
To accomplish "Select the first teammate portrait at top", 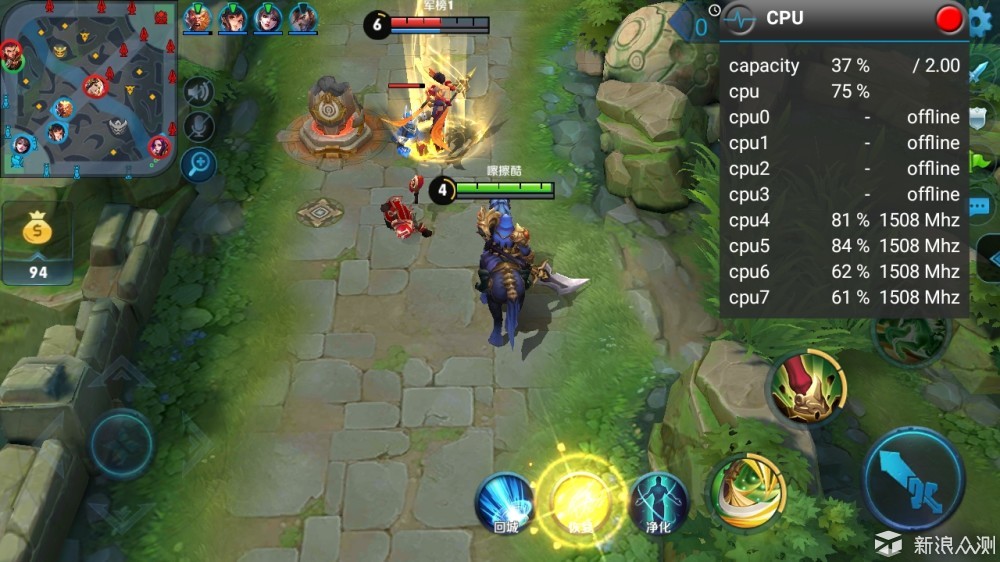I will [x=198, y=18].
